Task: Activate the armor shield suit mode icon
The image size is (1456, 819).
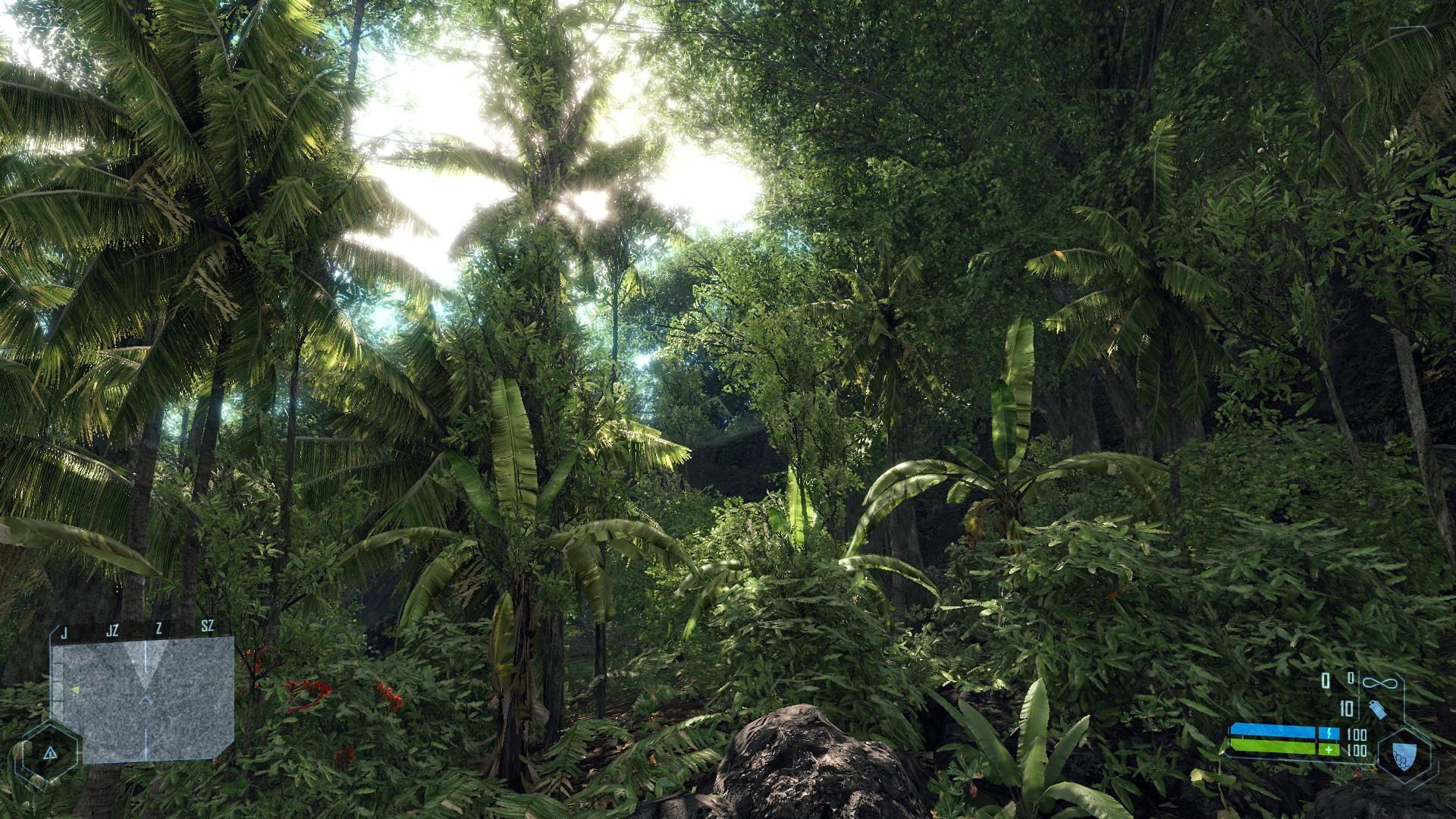Action: pyautogui.click(x=1402, y=755)
